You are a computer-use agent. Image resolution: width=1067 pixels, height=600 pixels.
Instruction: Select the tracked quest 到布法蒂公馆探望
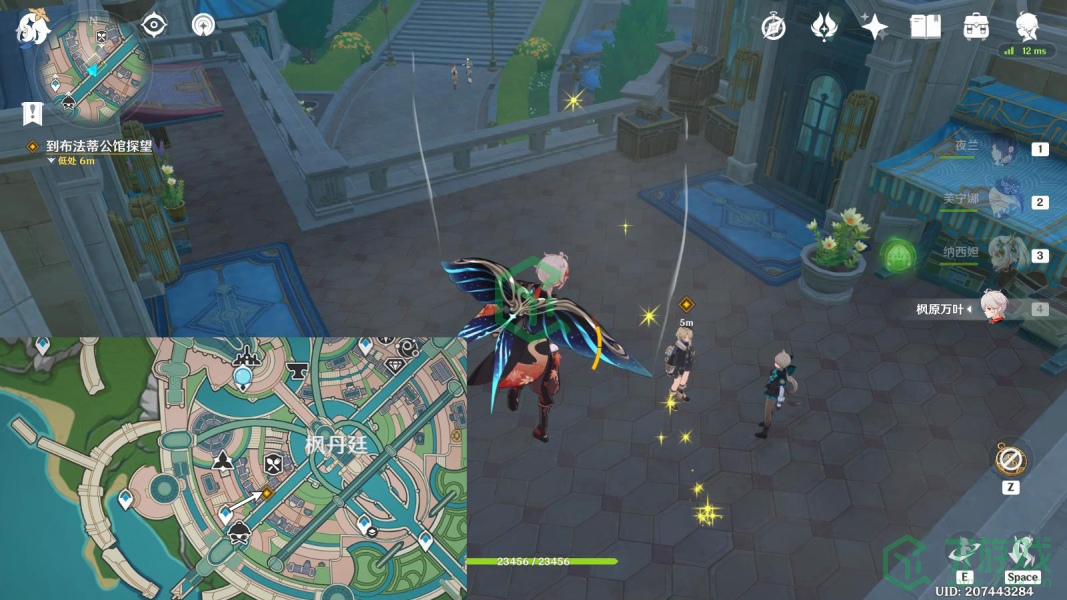[x=98, y=146]
